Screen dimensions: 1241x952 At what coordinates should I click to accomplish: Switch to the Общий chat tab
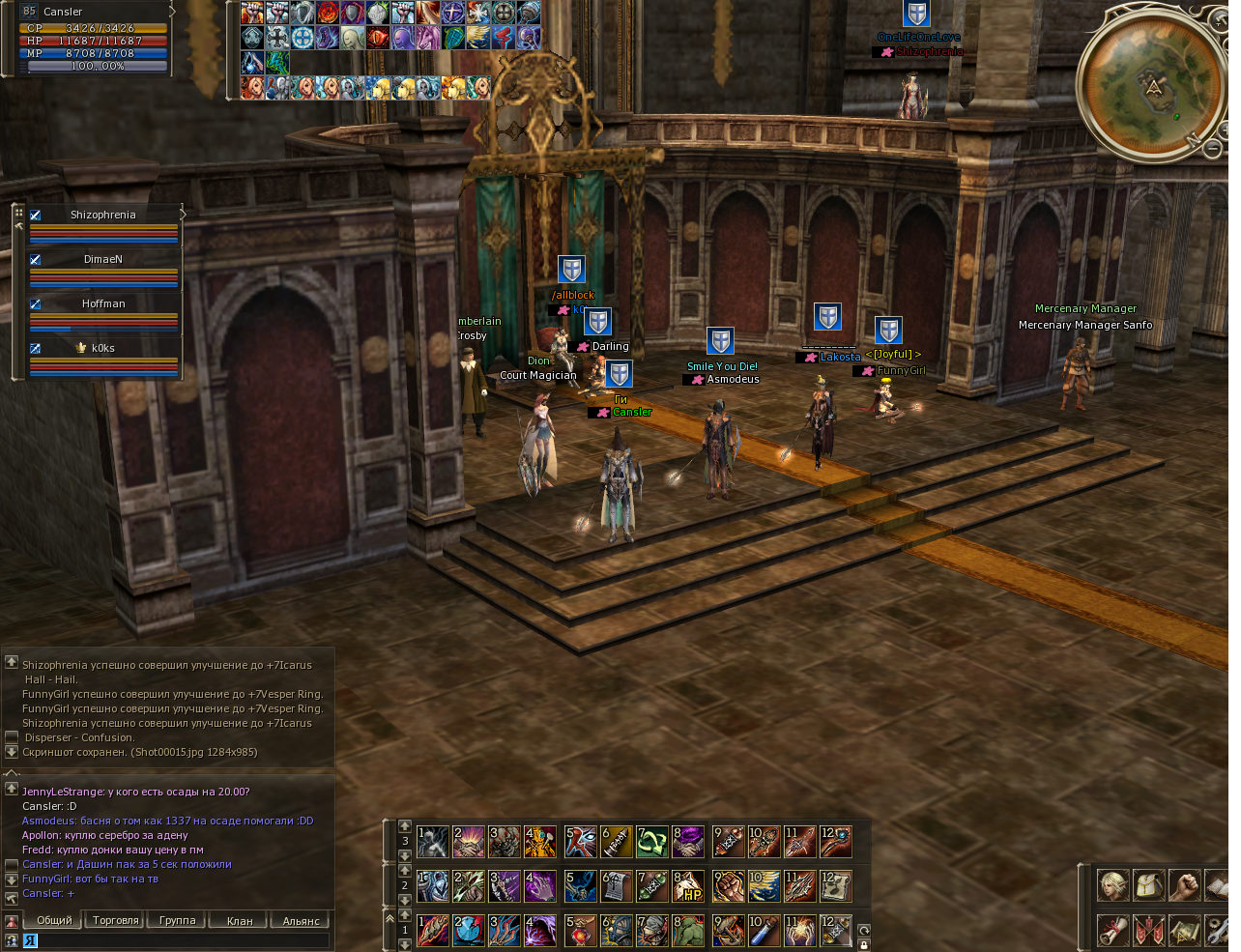(x=54, y=920)
